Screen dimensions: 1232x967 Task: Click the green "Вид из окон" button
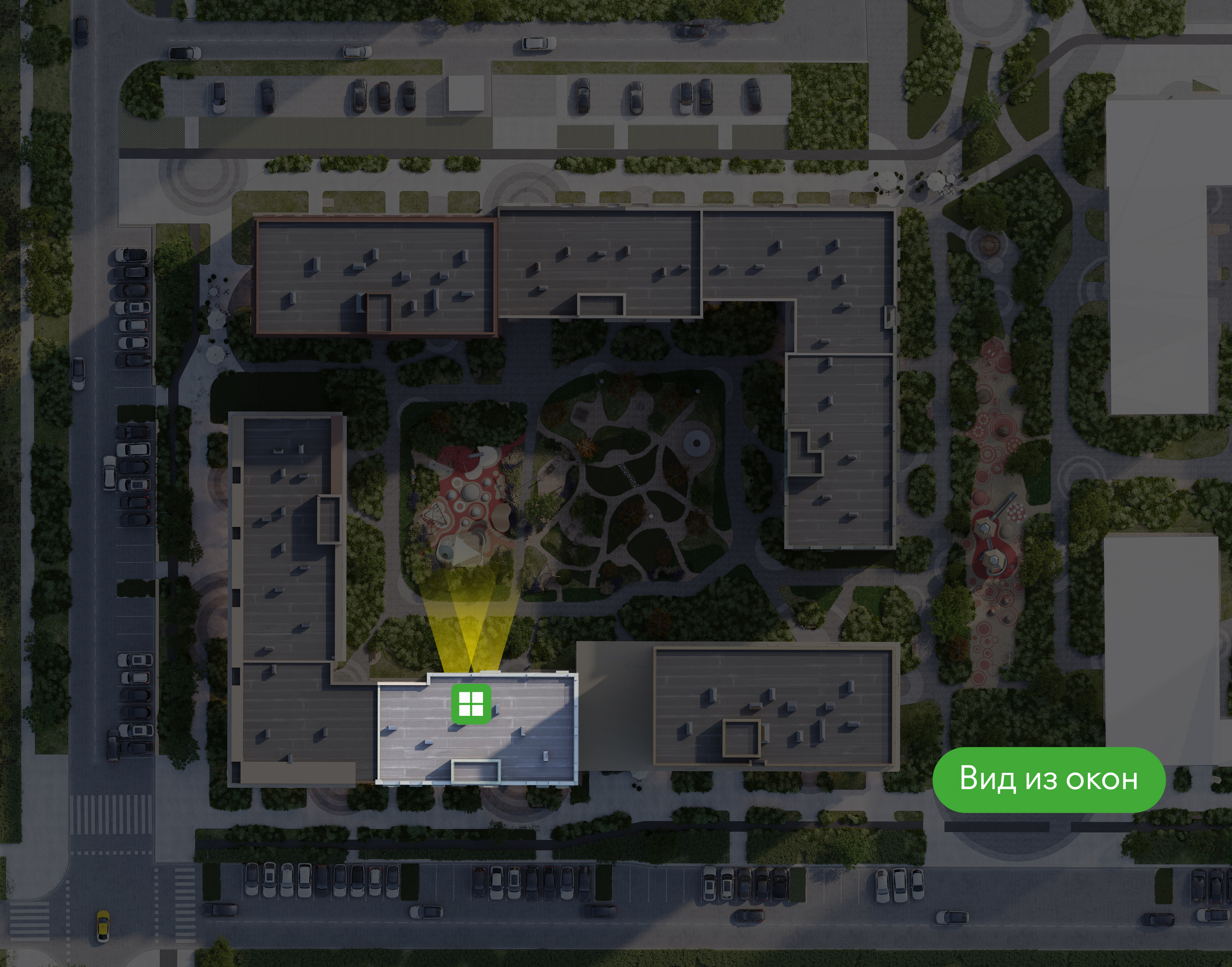[x=1048, y=780]
